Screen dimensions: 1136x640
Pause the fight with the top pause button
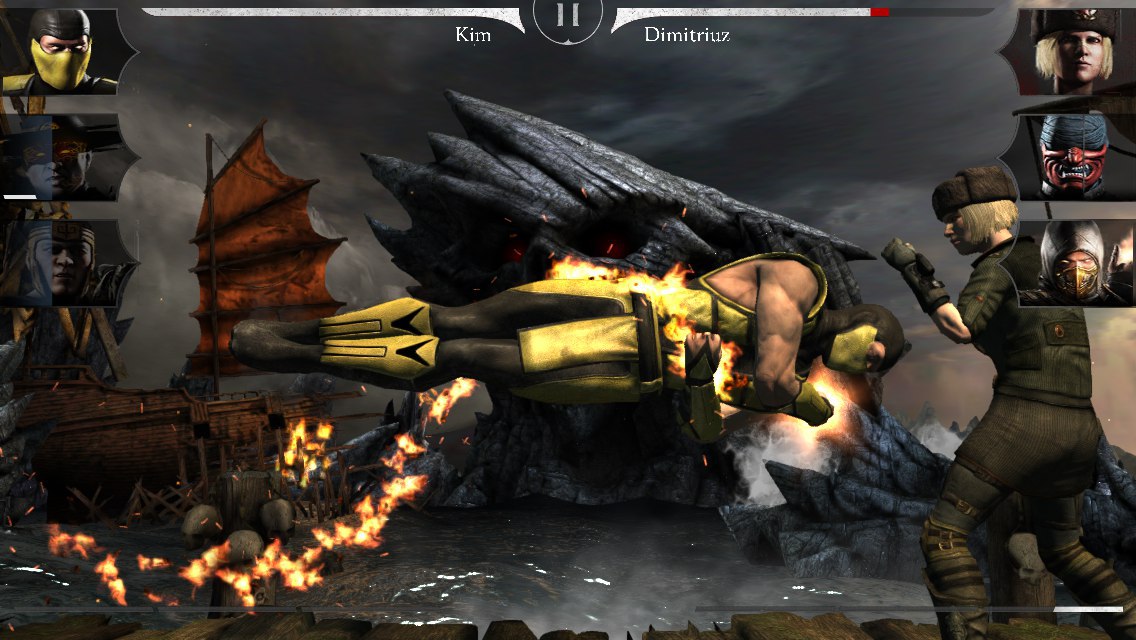pyautogui.click(x=567, y=16)
